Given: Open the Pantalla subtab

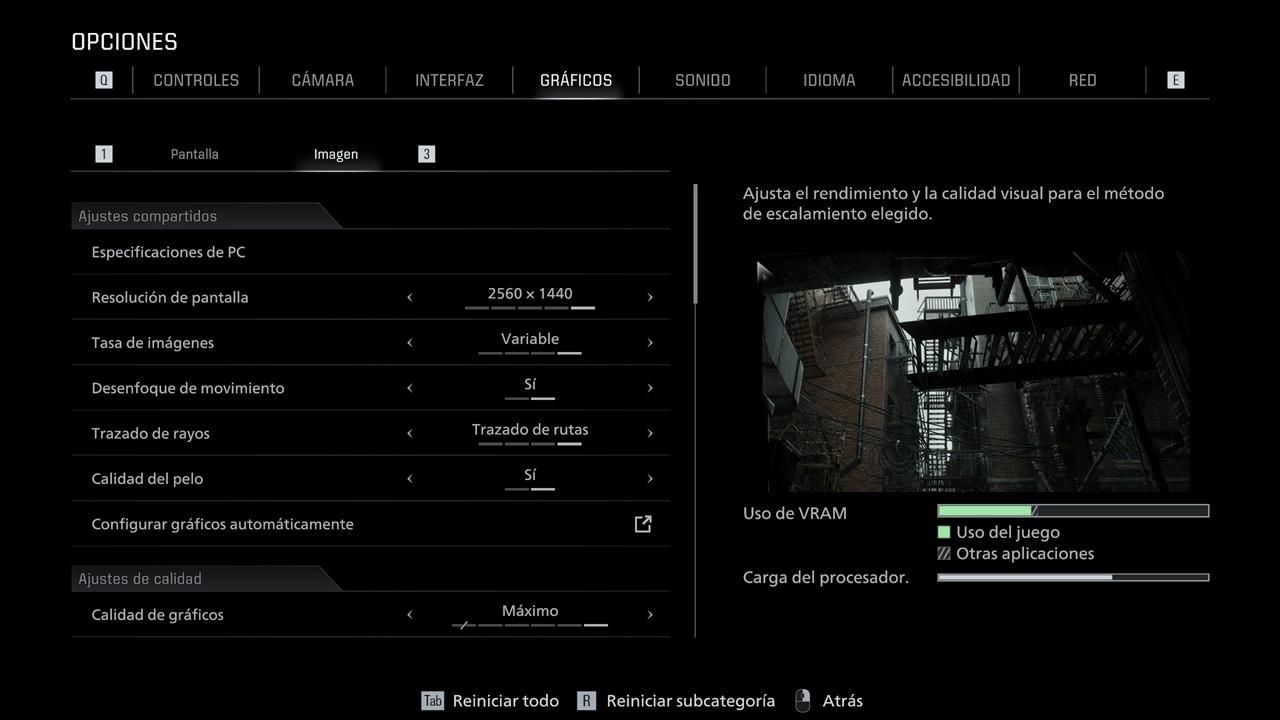Looking at the screenshot, I should [194, 153].
